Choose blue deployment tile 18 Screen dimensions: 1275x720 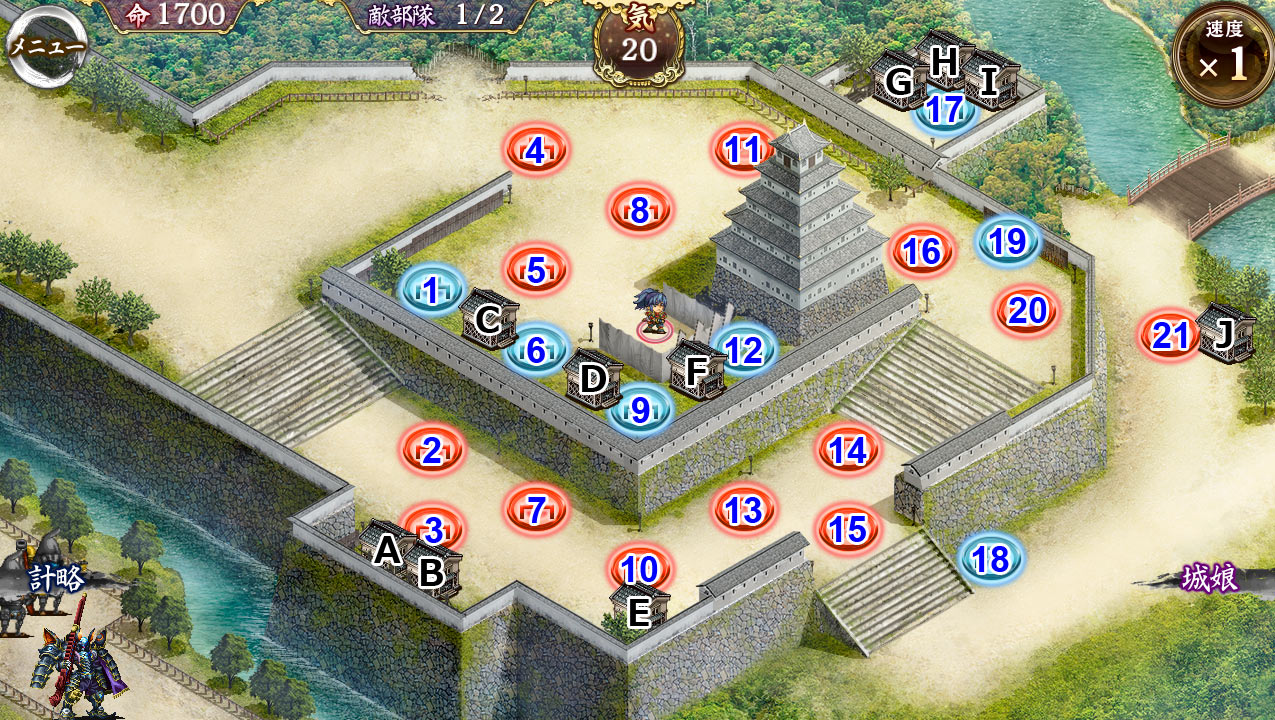990,559
